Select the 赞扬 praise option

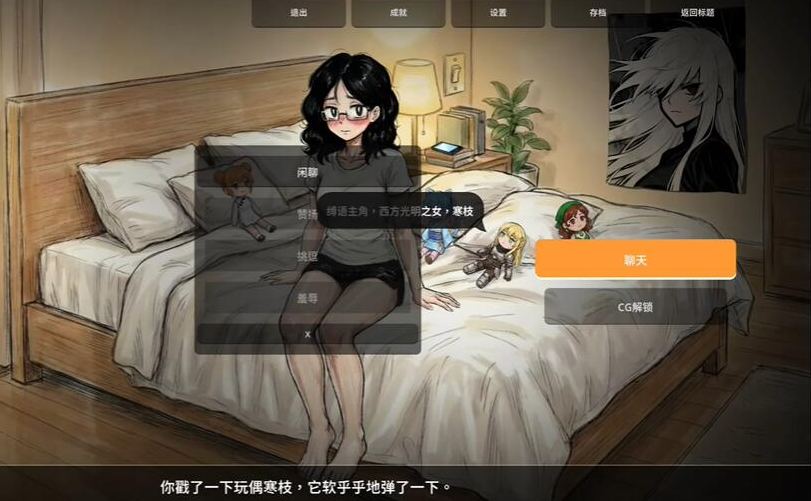[307, 214]
